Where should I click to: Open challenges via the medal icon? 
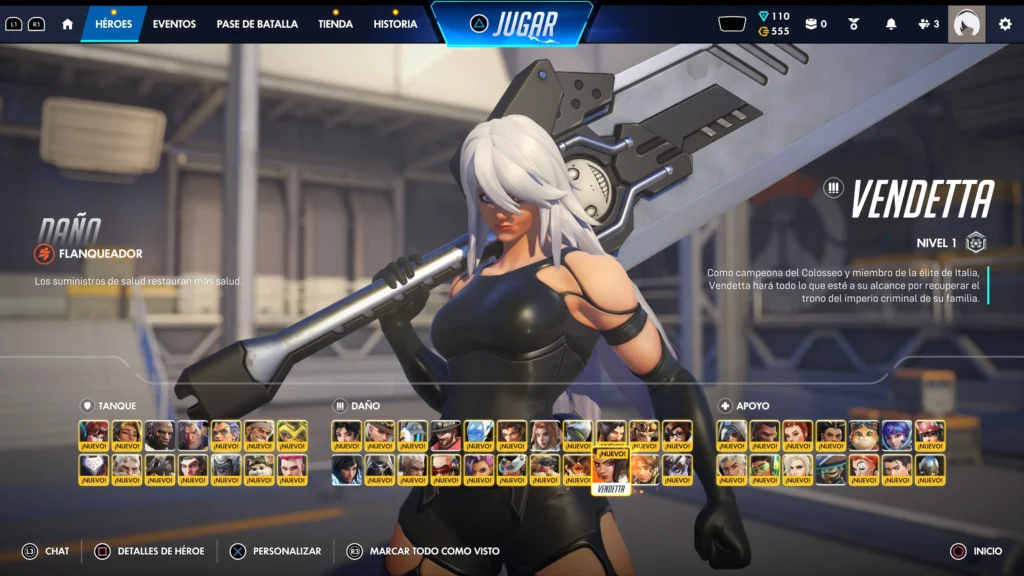[853, 24]
